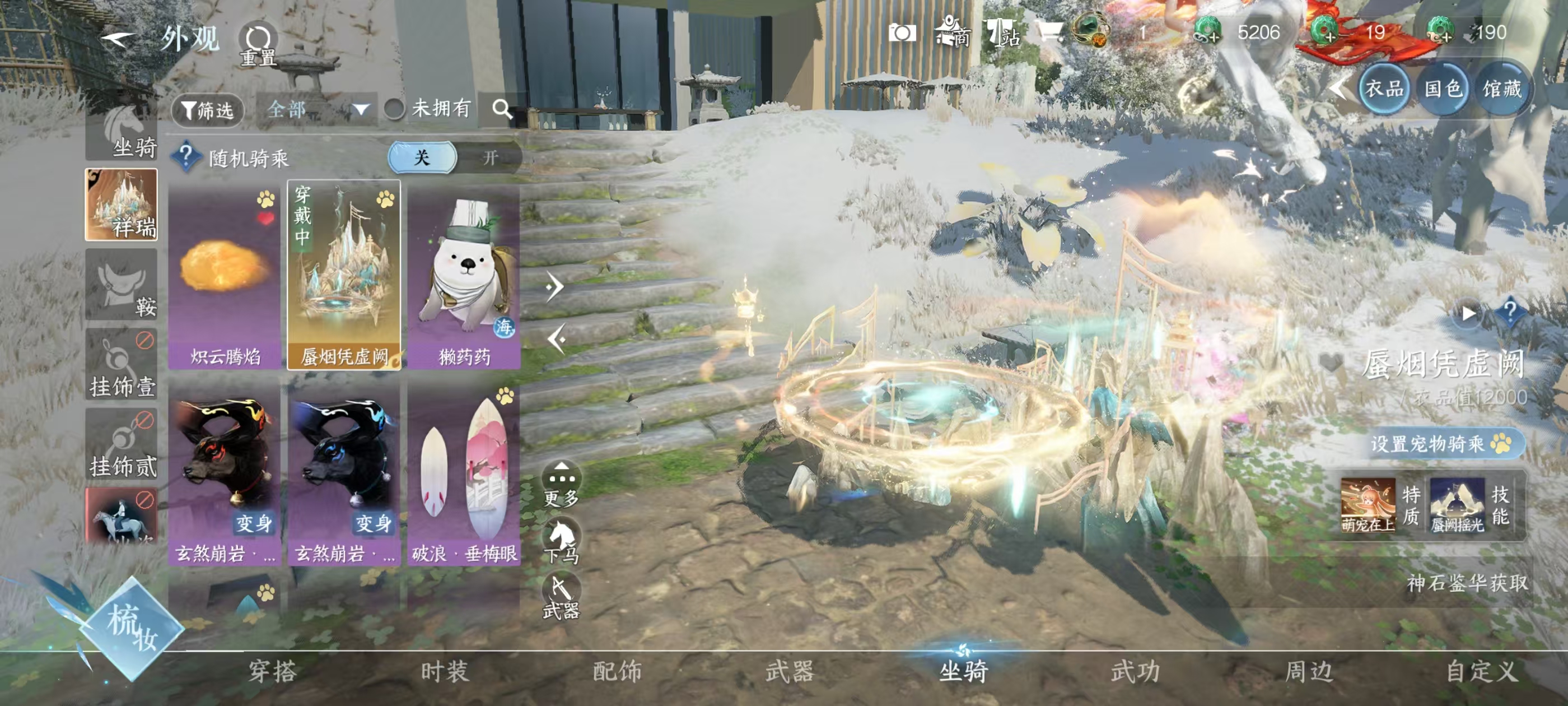This screenshot has width=1568, height=706.
Task: Turn on 随机骑乘 with the 开 option
Action: pyautogui.click(x=489, y=158)
